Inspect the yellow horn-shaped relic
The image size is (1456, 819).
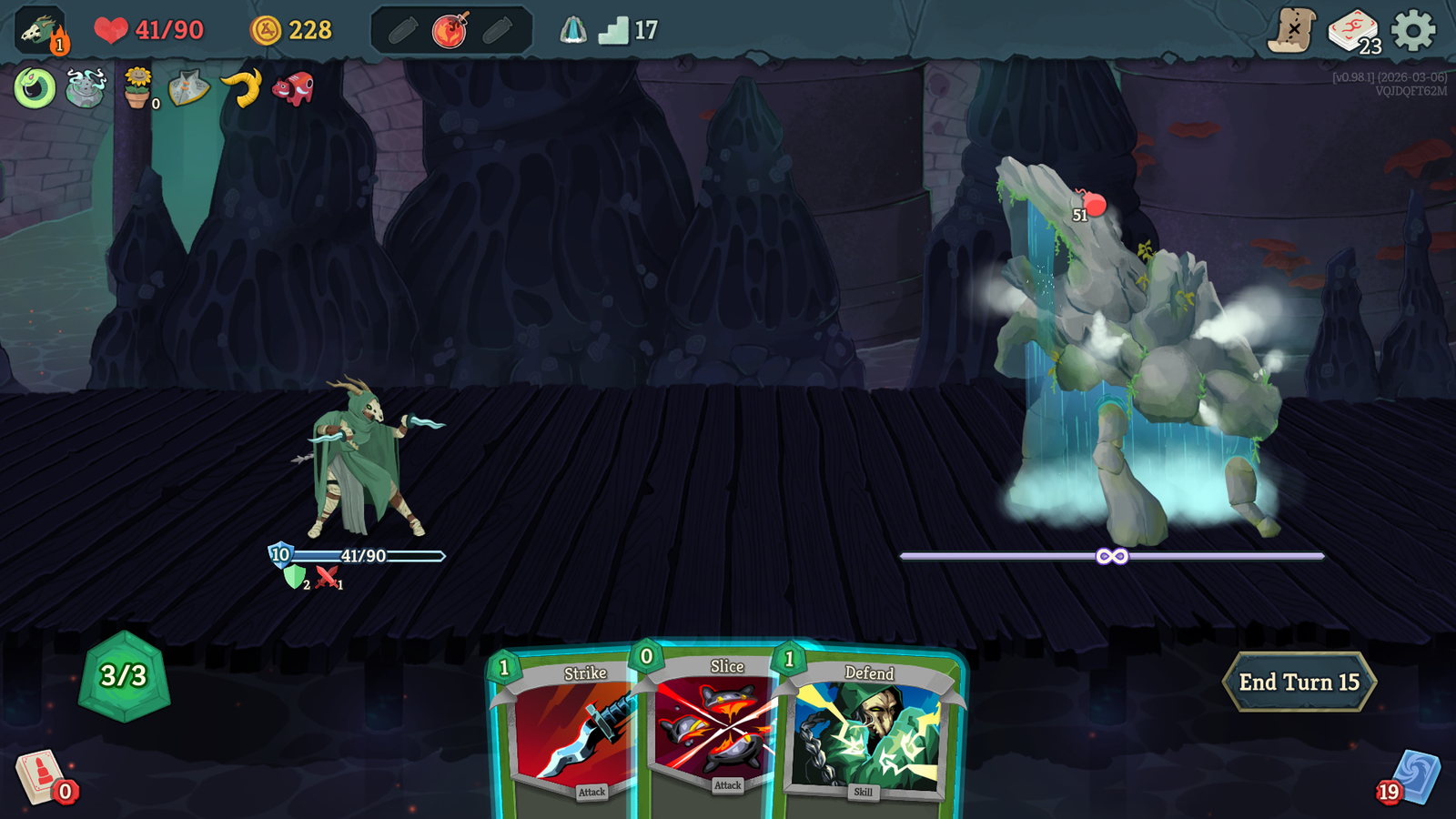[242, 88]
